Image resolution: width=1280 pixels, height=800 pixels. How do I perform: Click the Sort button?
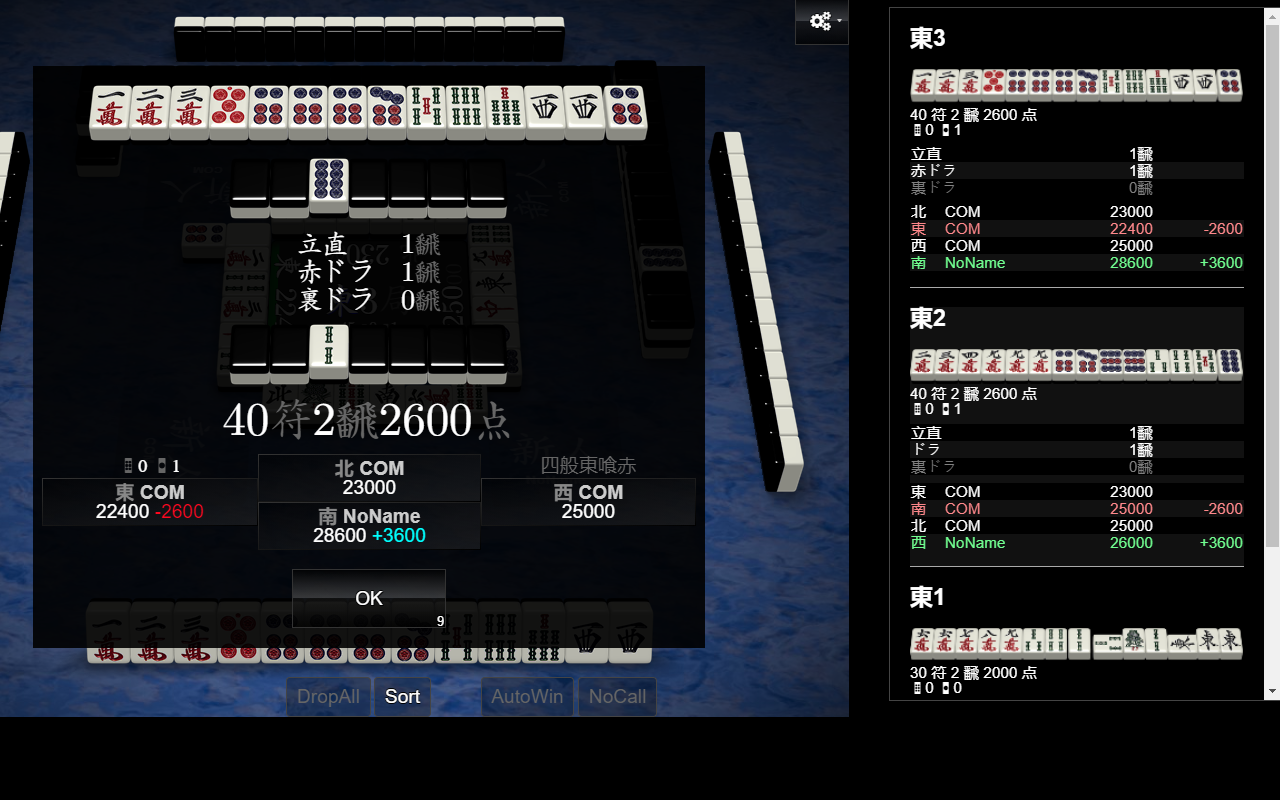click(402, 697)
